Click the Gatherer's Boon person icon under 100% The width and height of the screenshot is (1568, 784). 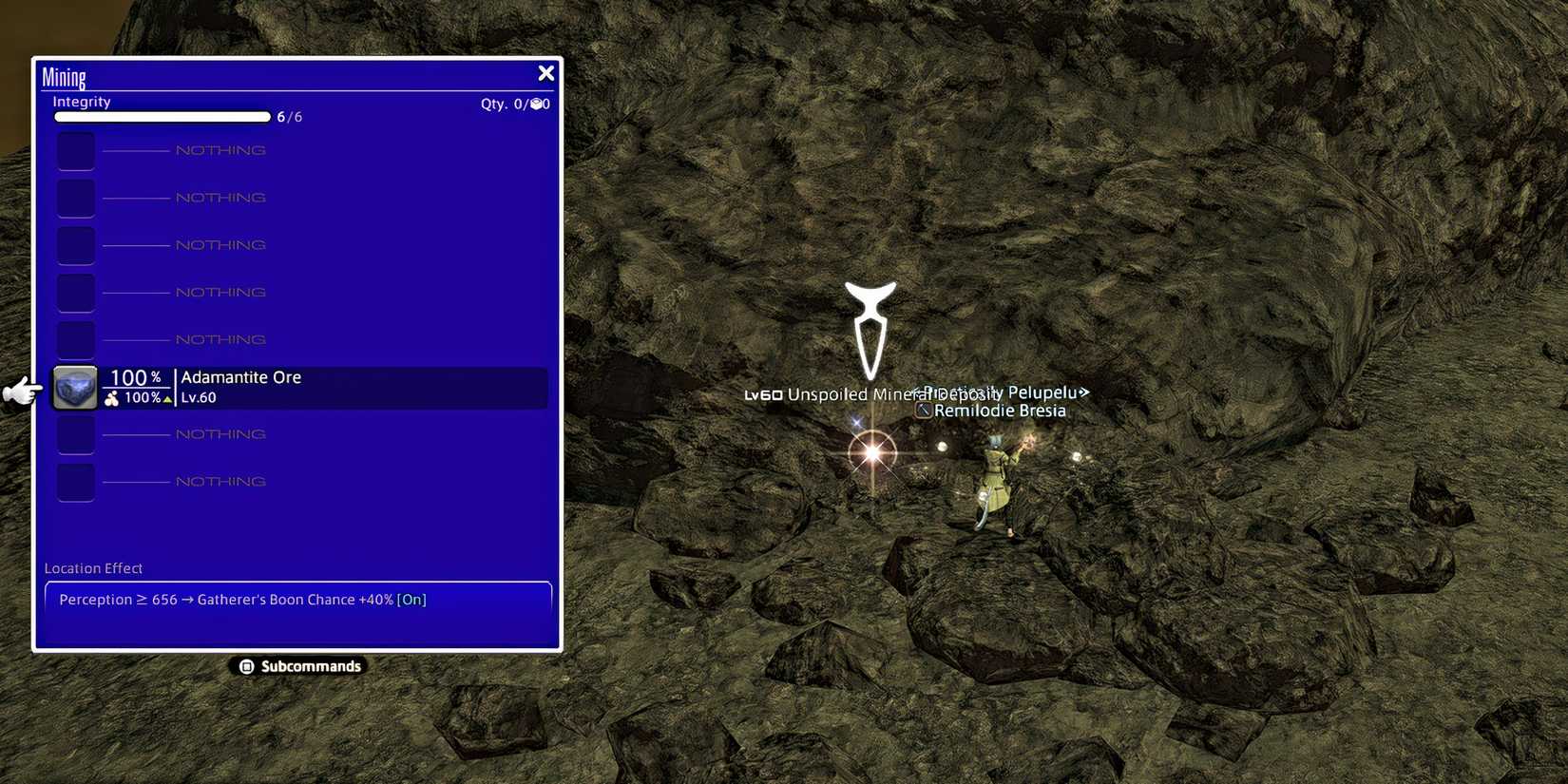point(113,397)
